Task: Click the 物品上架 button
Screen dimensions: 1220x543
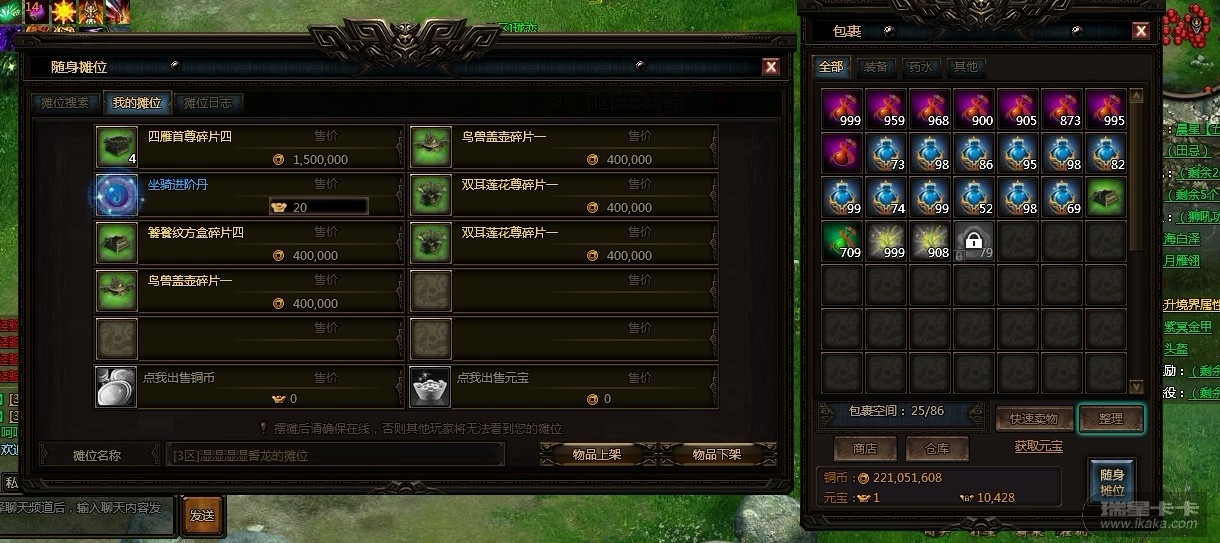Action: 597,454
